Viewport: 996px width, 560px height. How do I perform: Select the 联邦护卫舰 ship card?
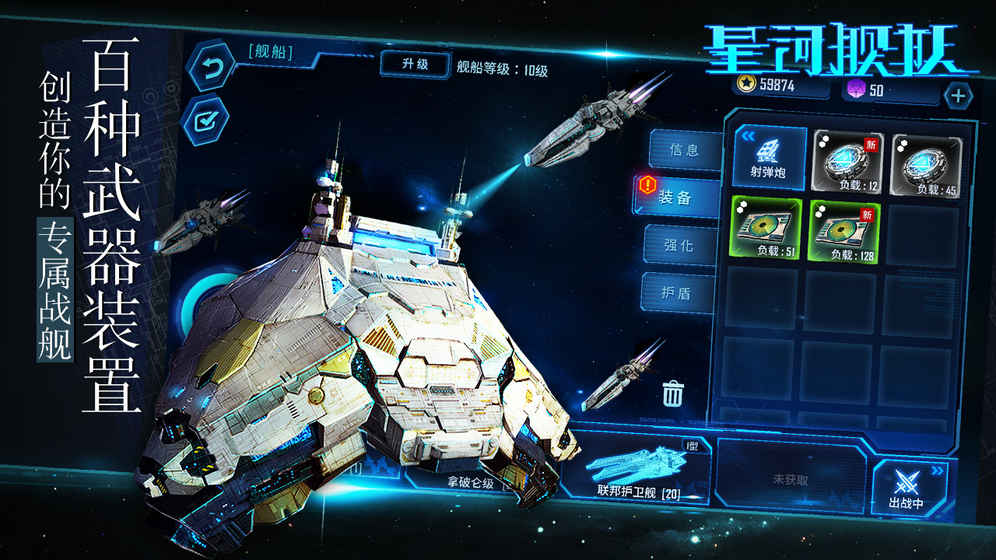click(637, 469)
